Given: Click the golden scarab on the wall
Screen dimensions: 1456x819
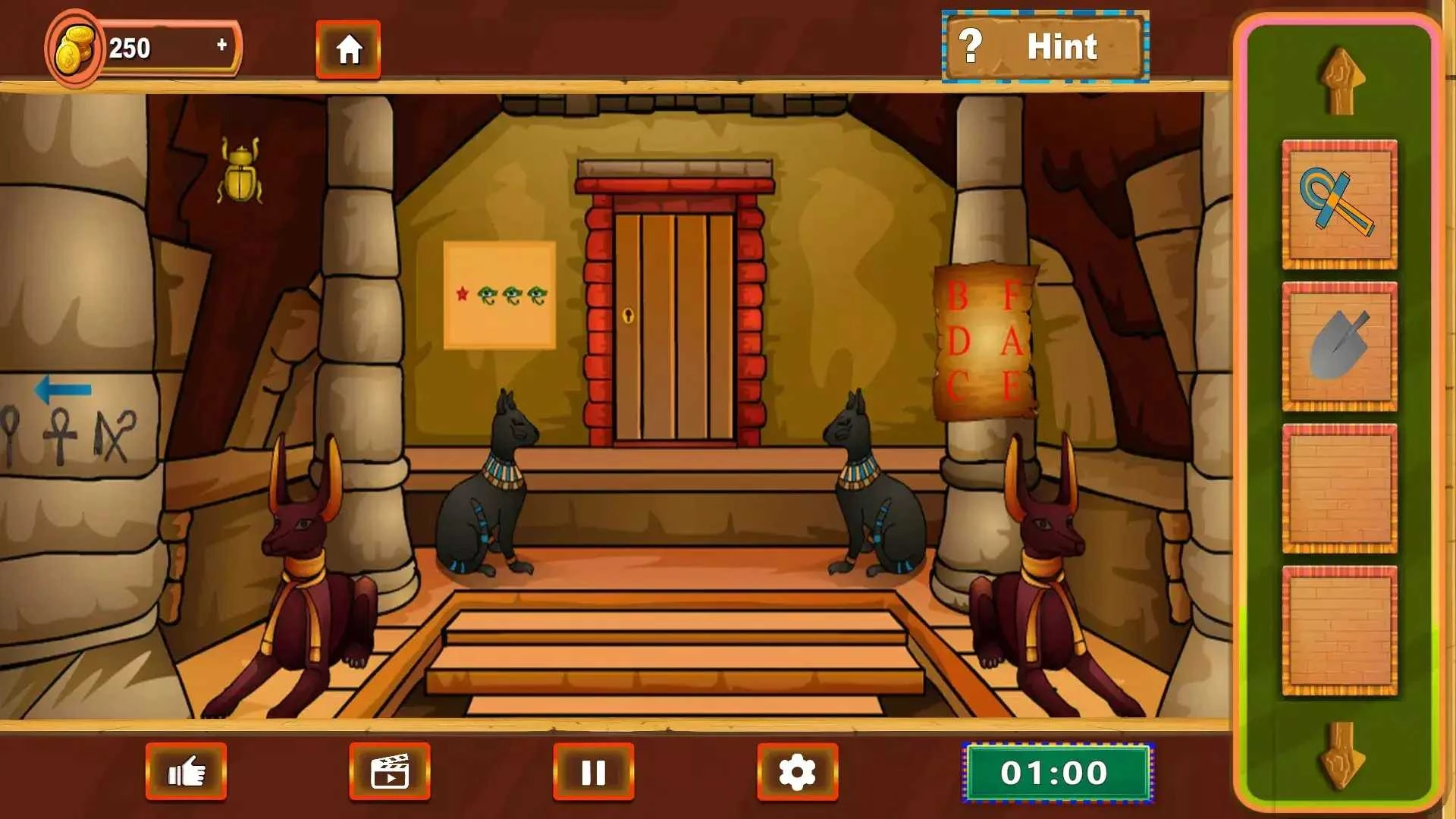Looking at the screenshot, I should click(x=241, y=173).
